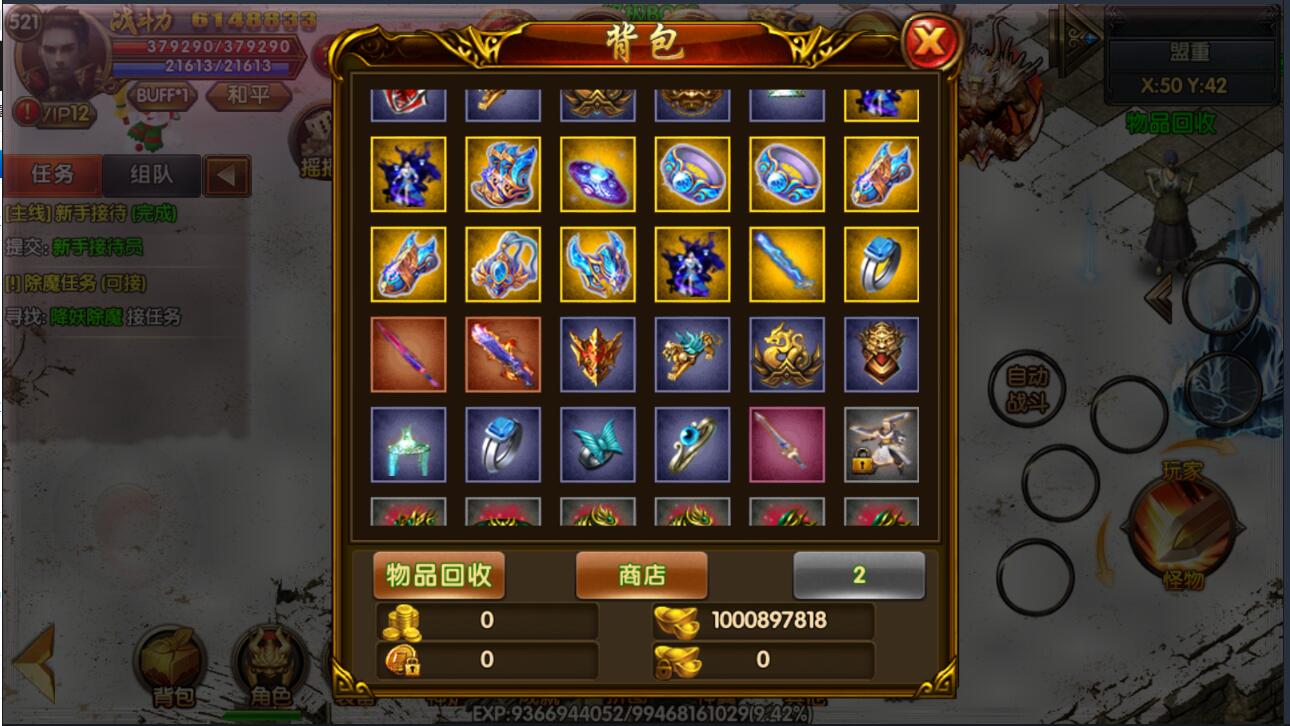Select the inventory page 2 button
This screenshot has height=726, width=1290.
(858, 575)
